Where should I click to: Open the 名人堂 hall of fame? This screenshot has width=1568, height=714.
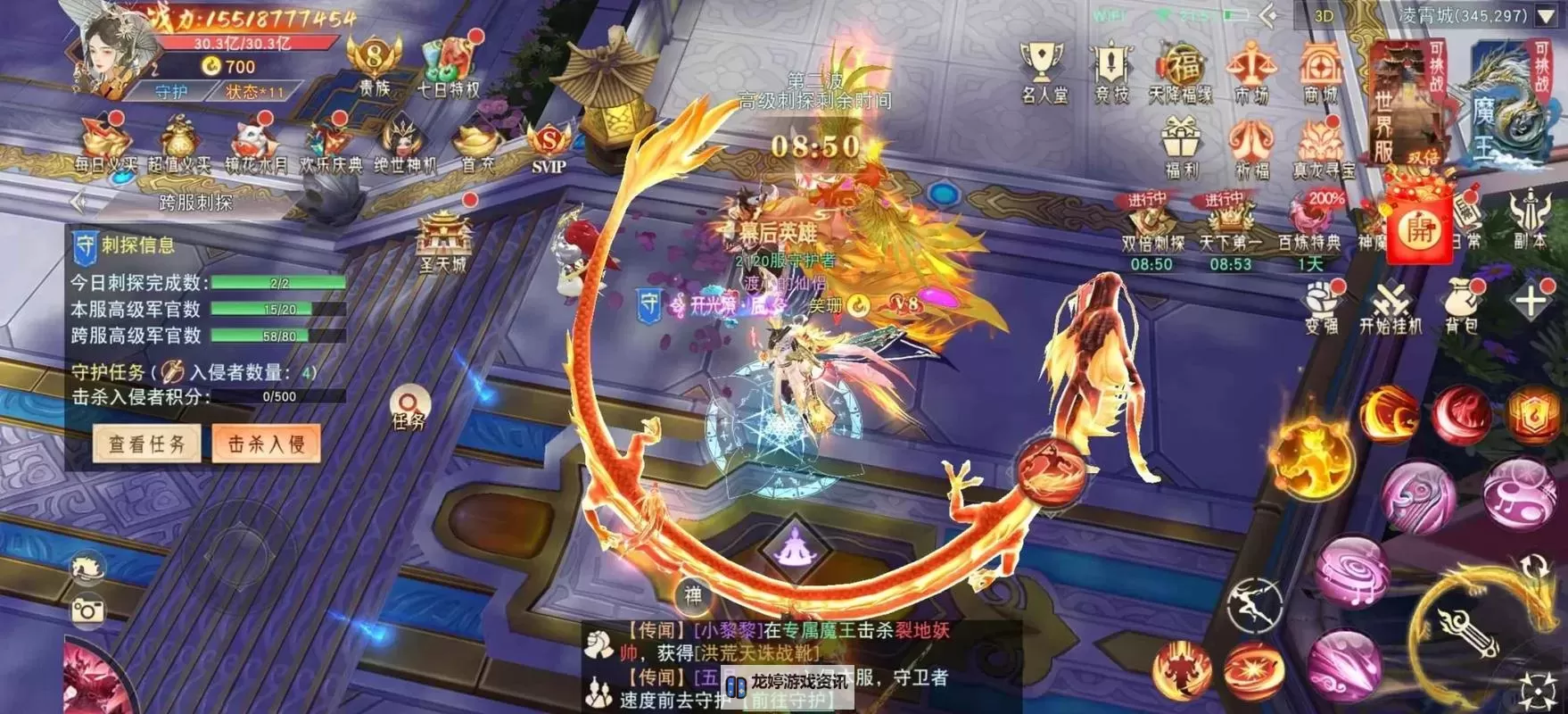click(1043, 71)
